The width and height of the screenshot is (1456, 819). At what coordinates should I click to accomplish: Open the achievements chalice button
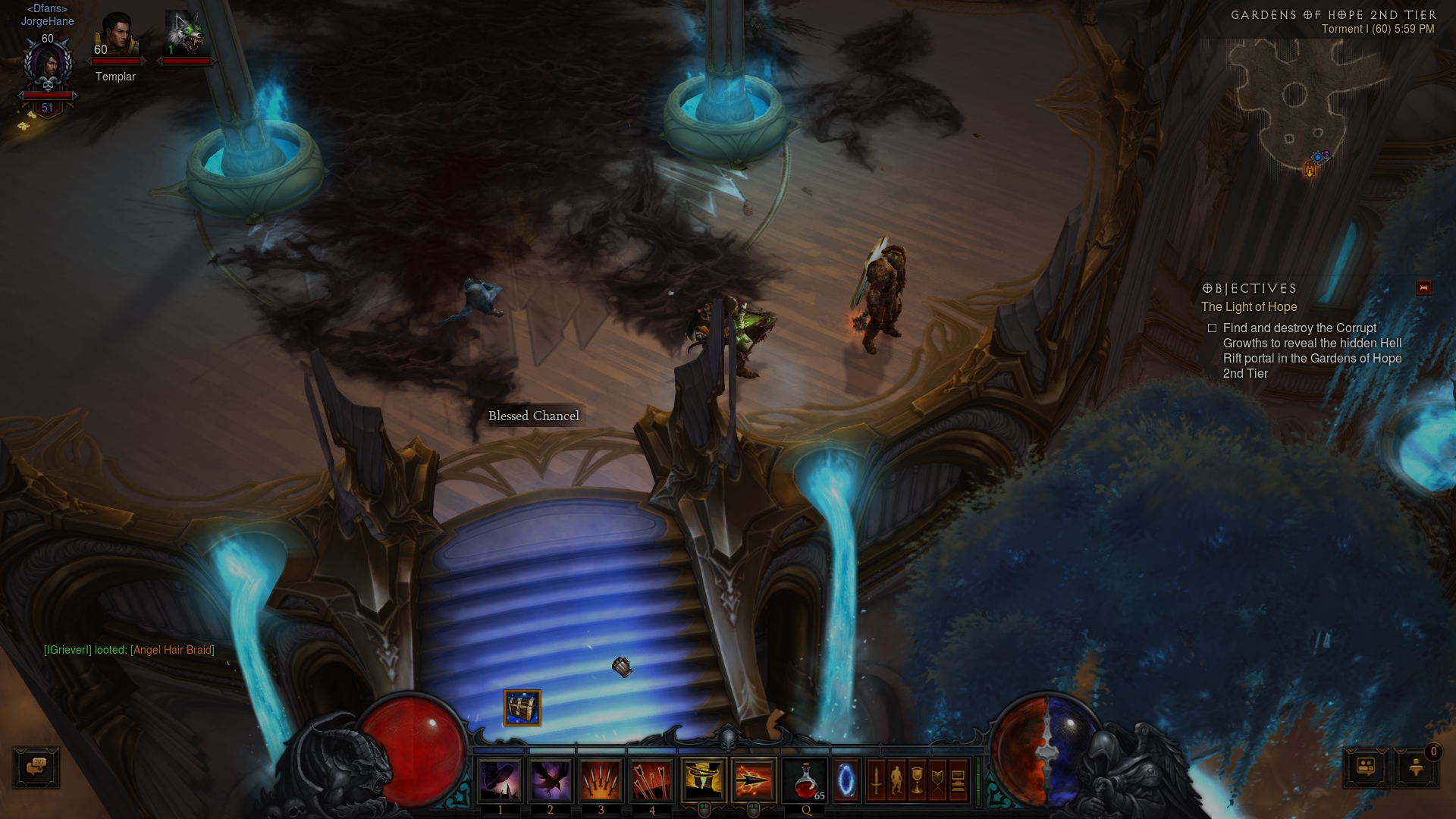click(x=917, y=780)
